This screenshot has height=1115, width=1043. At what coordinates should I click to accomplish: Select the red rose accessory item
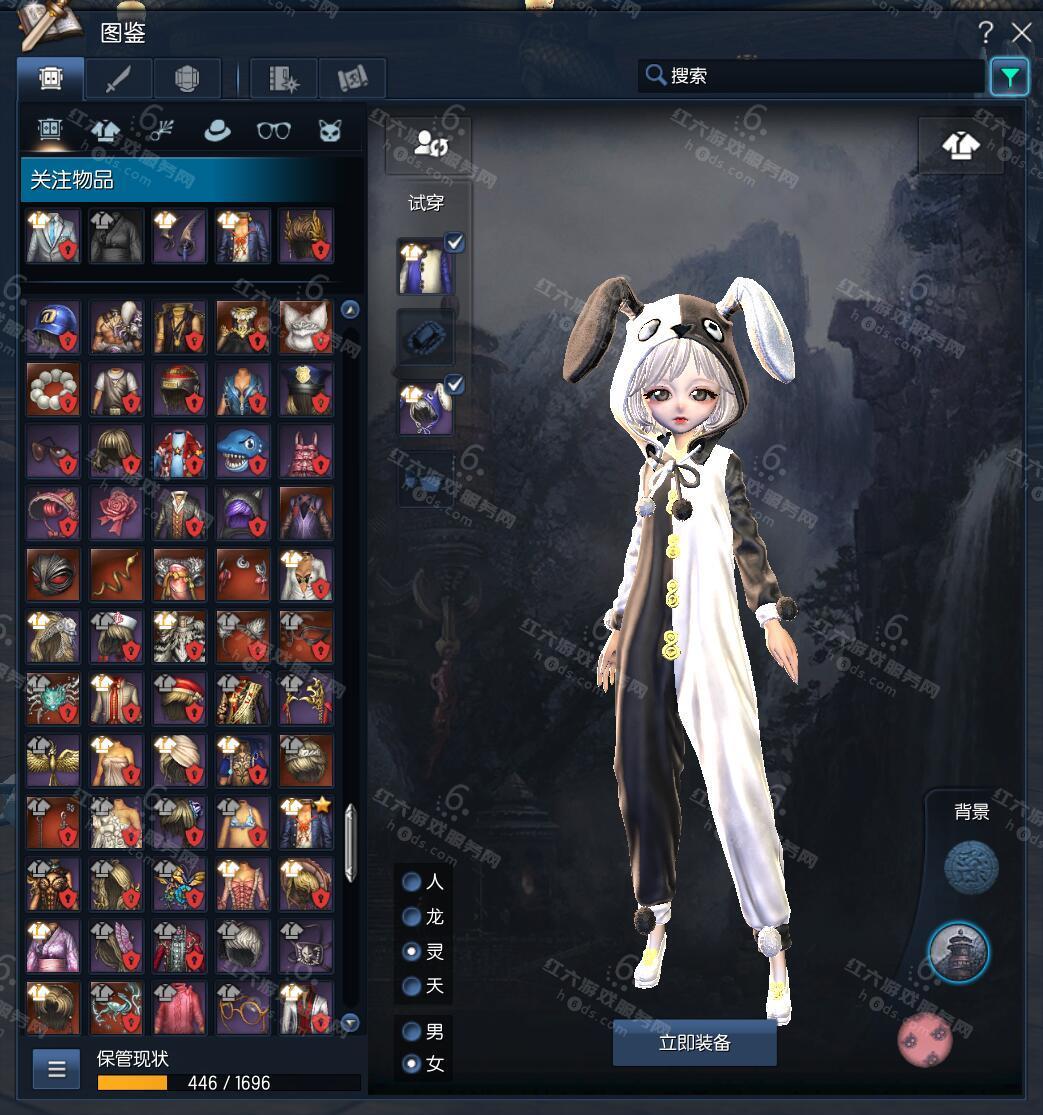click(x=116, y=513)
